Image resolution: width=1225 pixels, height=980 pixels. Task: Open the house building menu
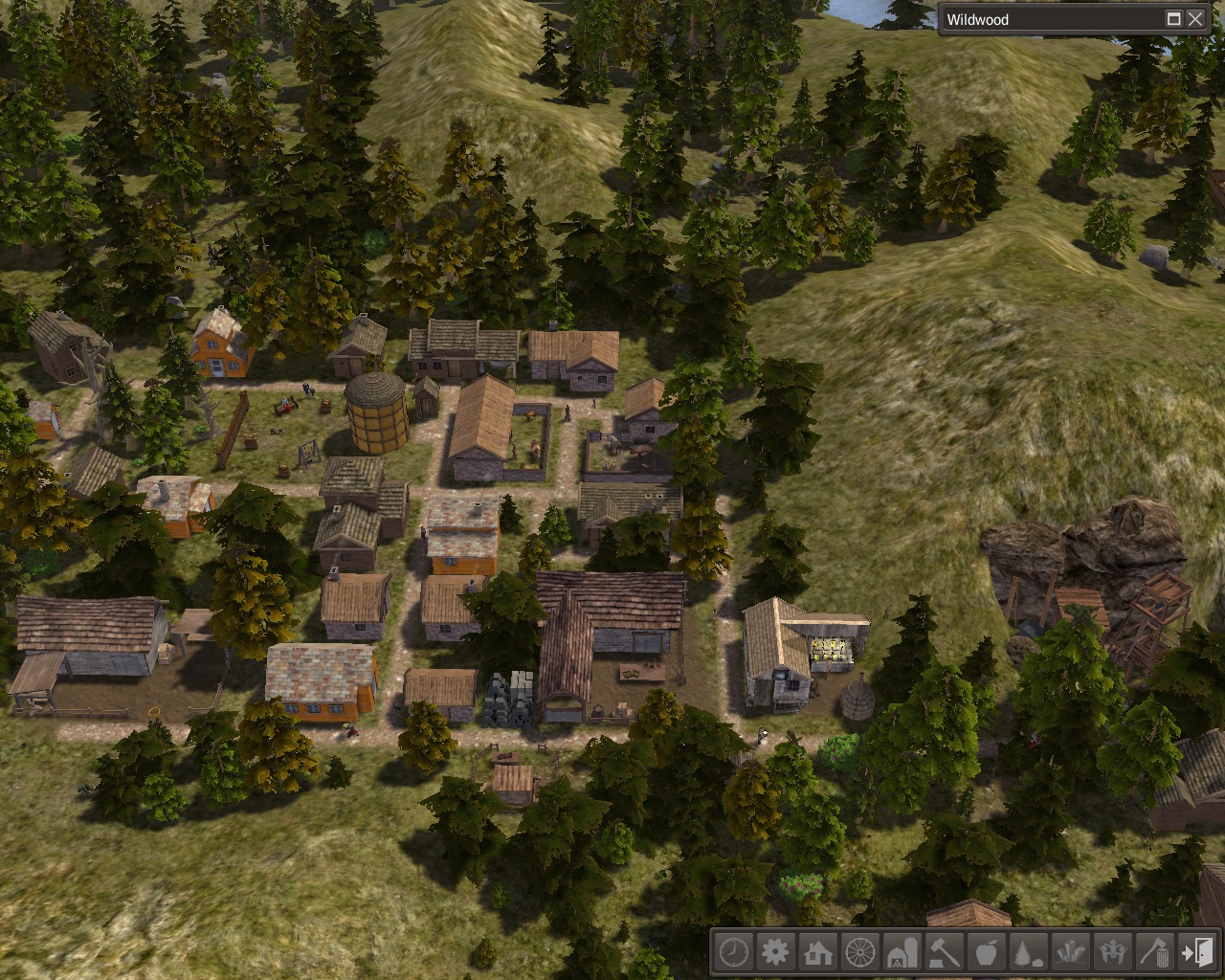click(817, 952)
